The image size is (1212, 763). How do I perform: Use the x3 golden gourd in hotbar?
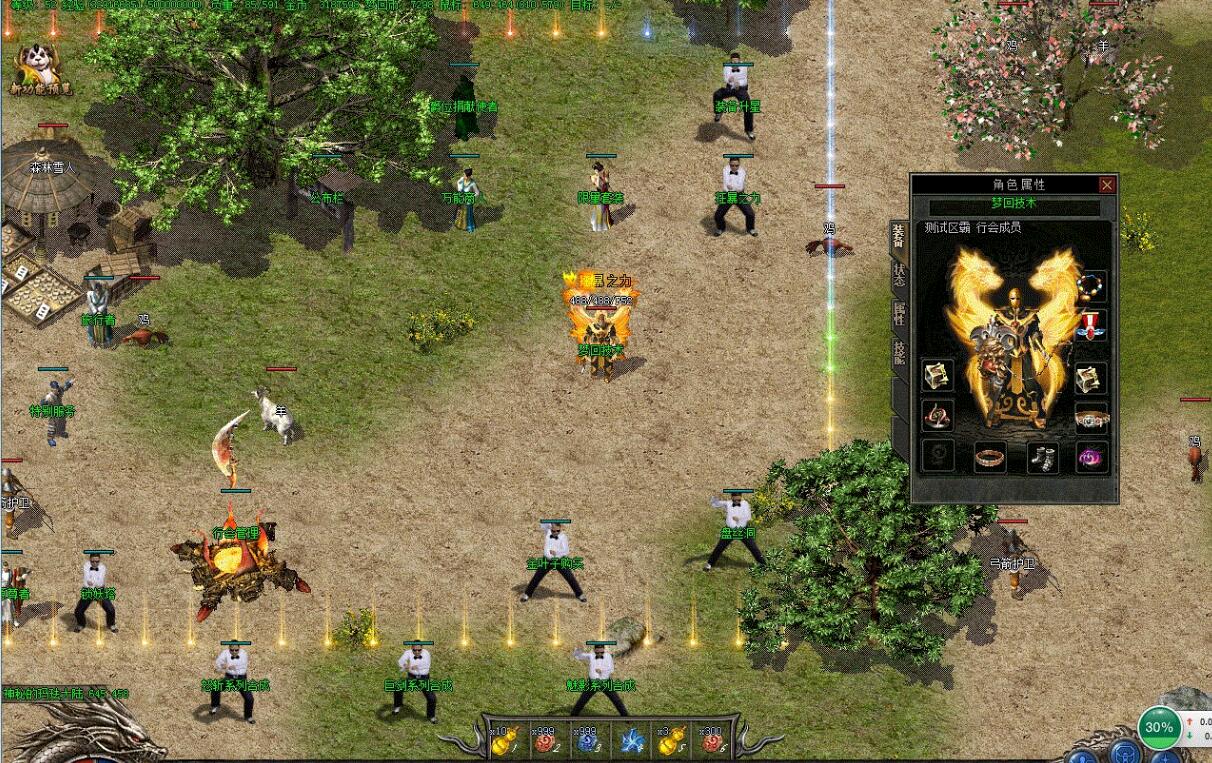(671, 741)
